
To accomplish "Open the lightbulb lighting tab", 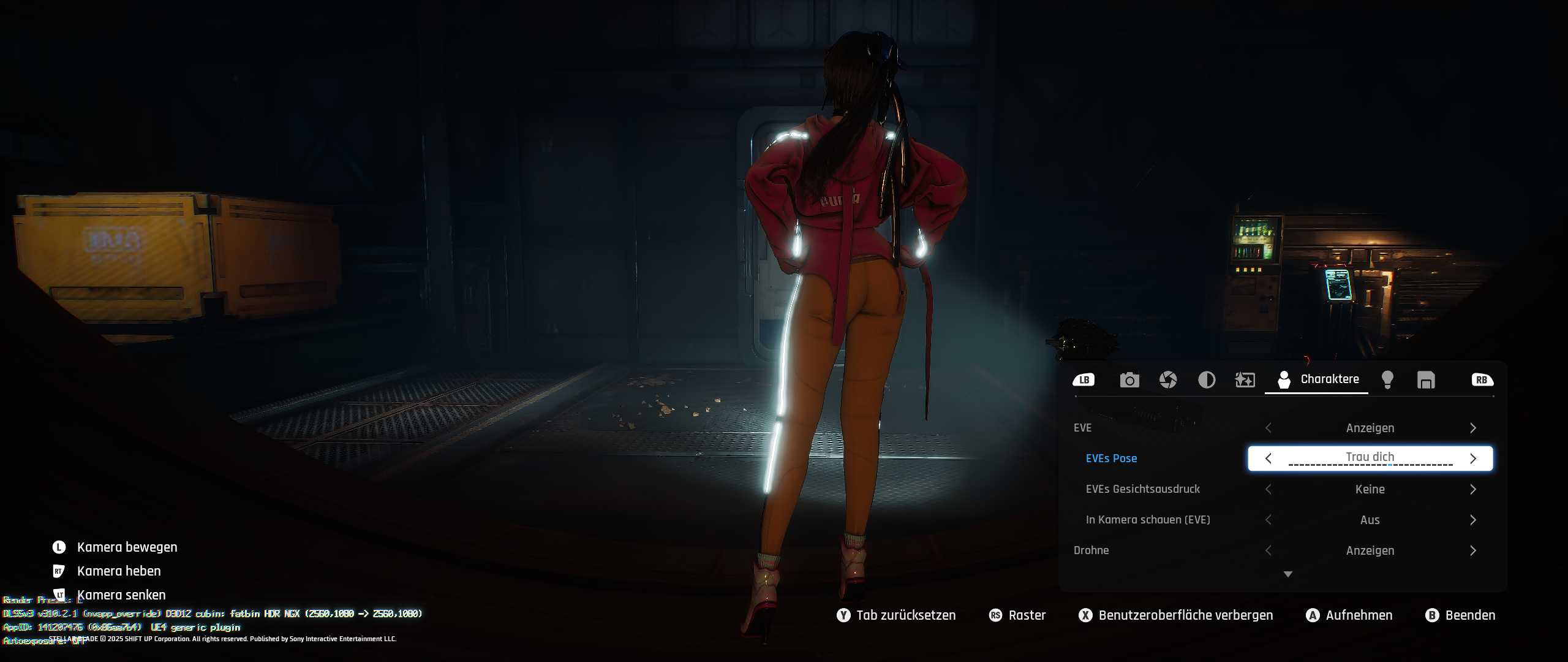I will tap(1388, 380).
